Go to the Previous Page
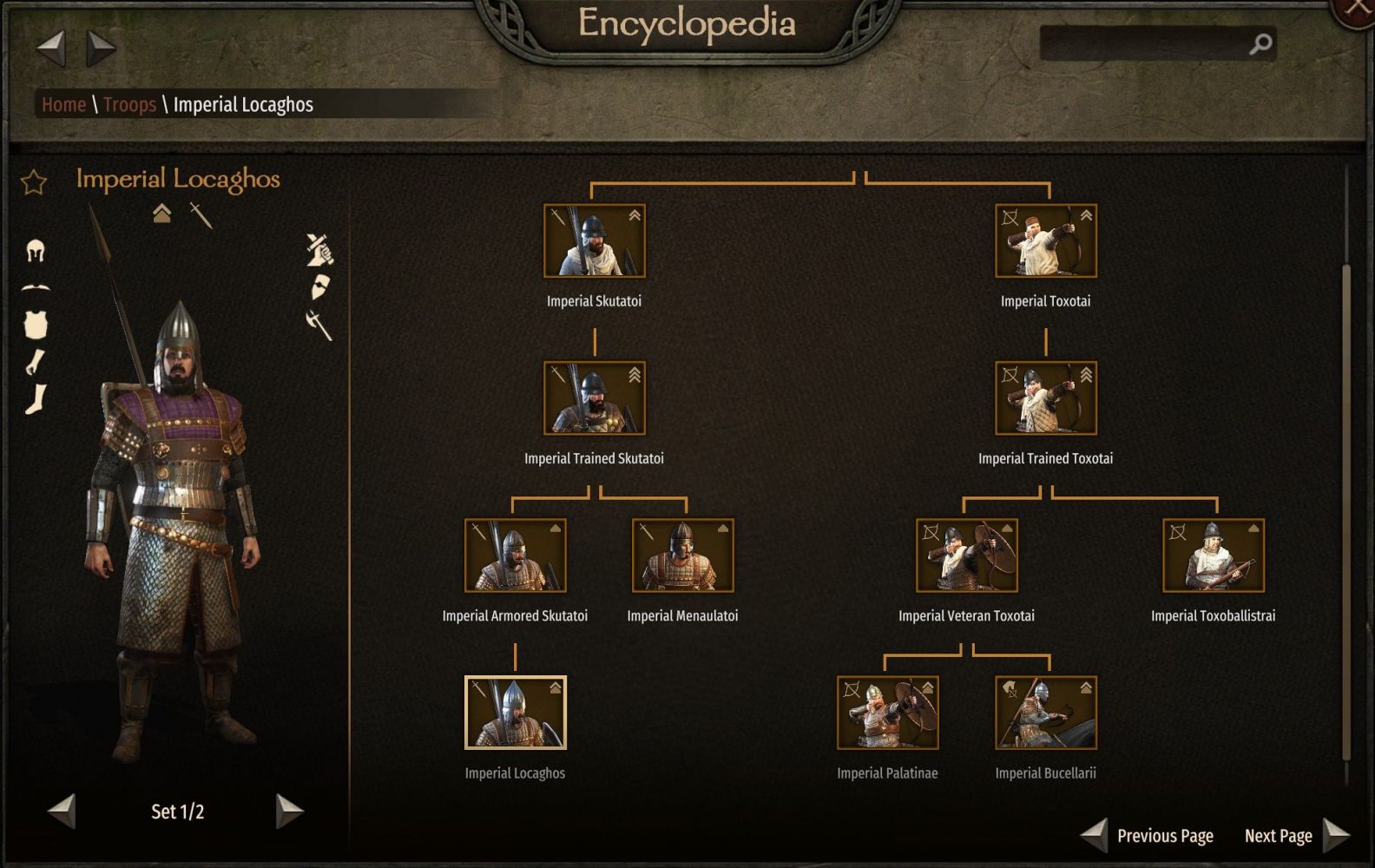1375x868 pixels. pos(1148,836)
